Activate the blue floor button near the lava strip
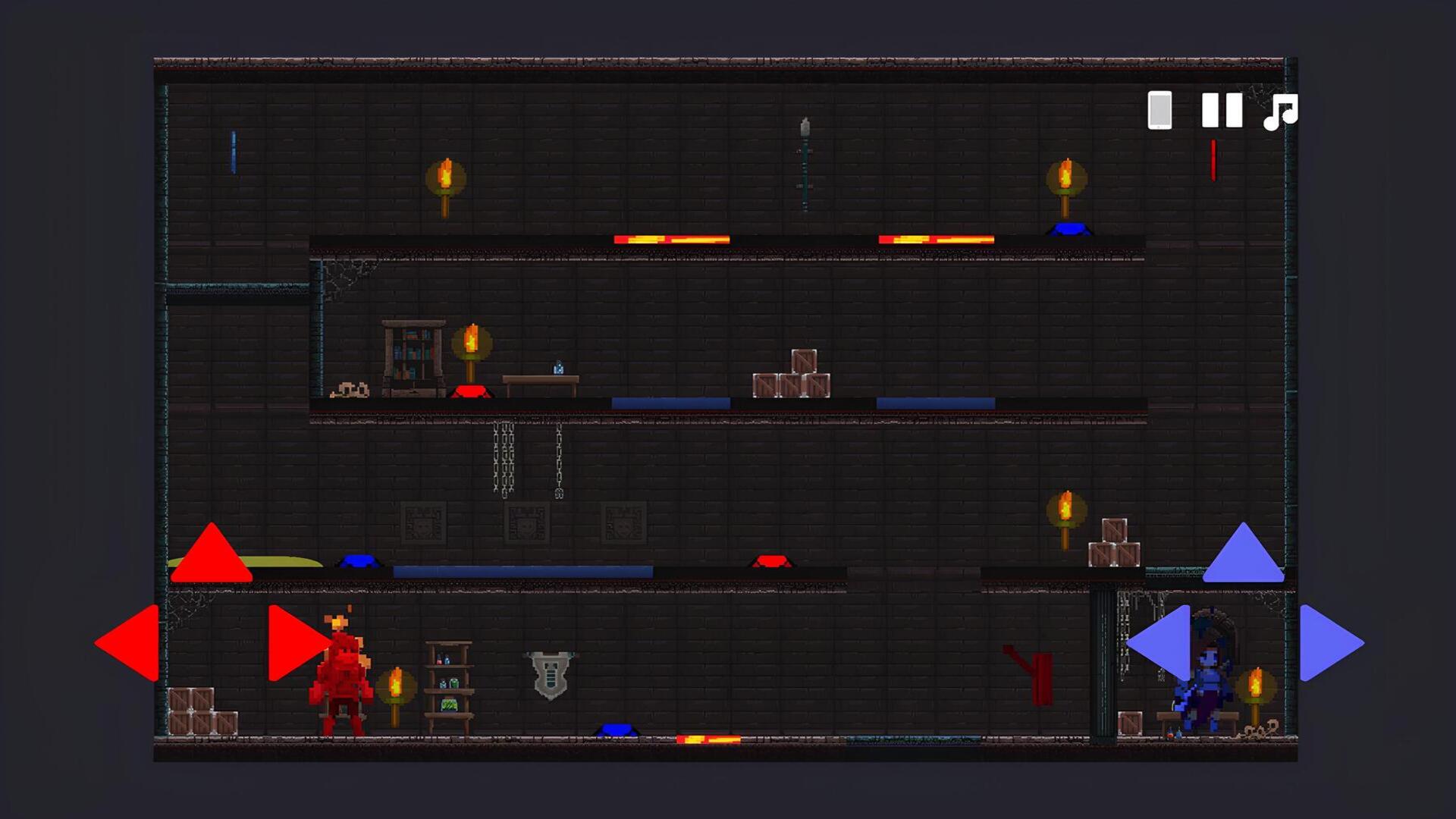 (616, 730)
